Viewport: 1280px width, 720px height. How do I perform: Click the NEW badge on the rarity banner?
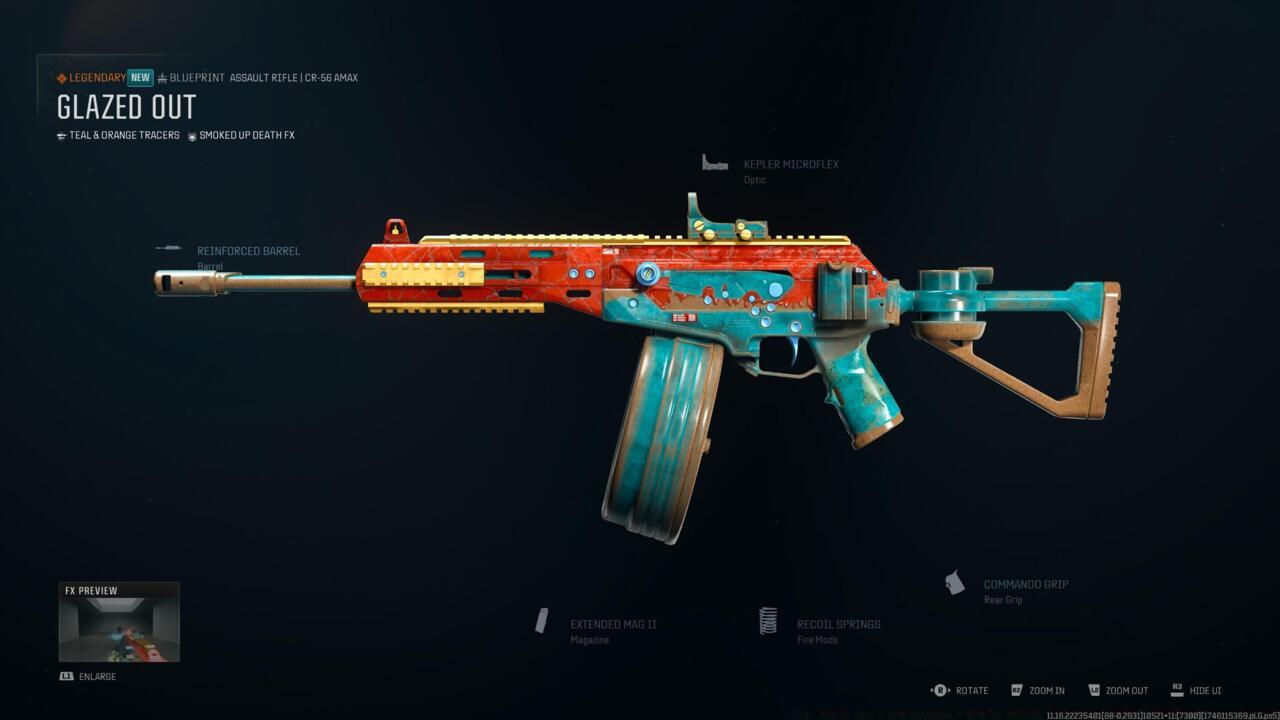coord(139,77)
